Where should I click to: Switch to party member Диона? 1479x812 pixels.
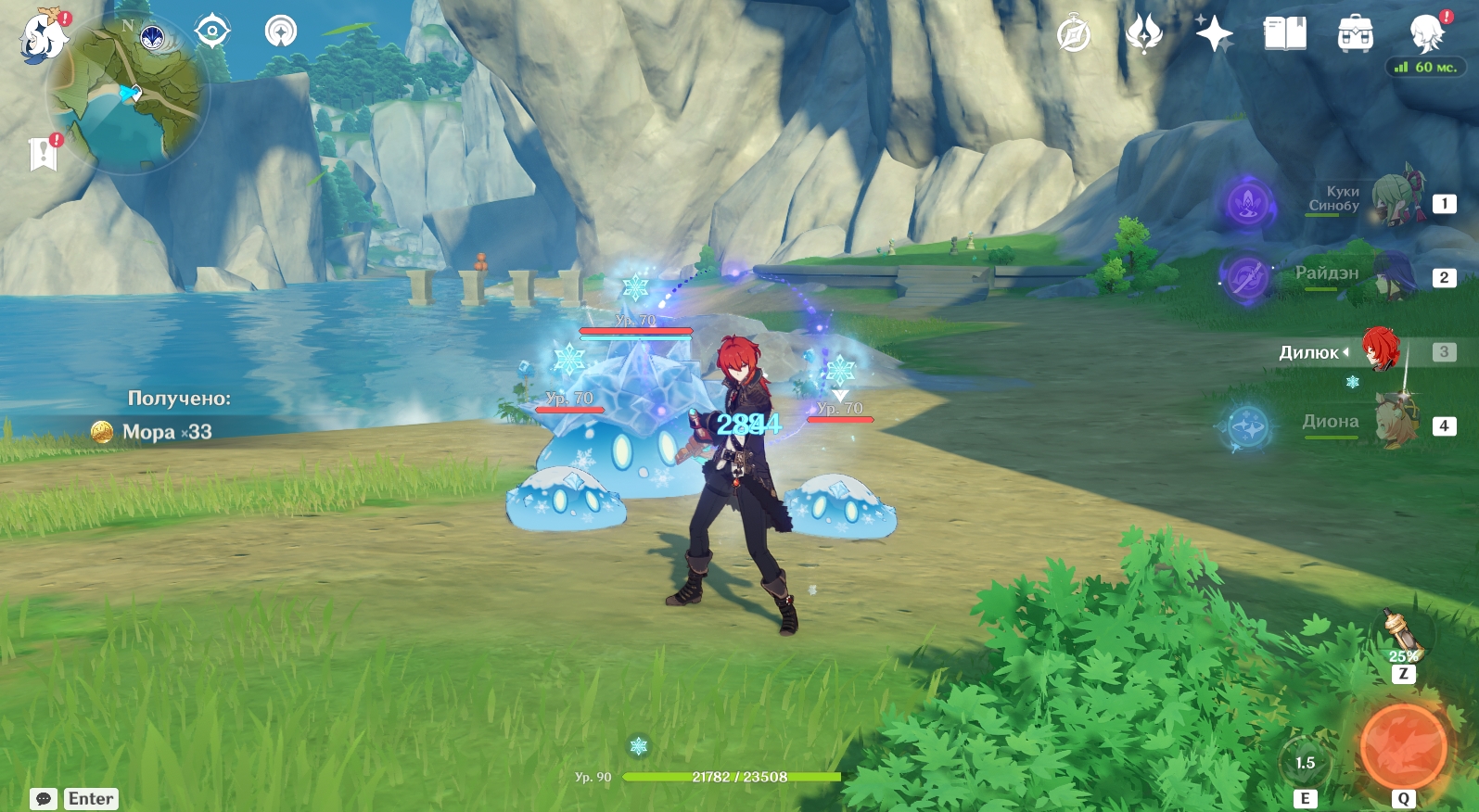[1397, 424]
